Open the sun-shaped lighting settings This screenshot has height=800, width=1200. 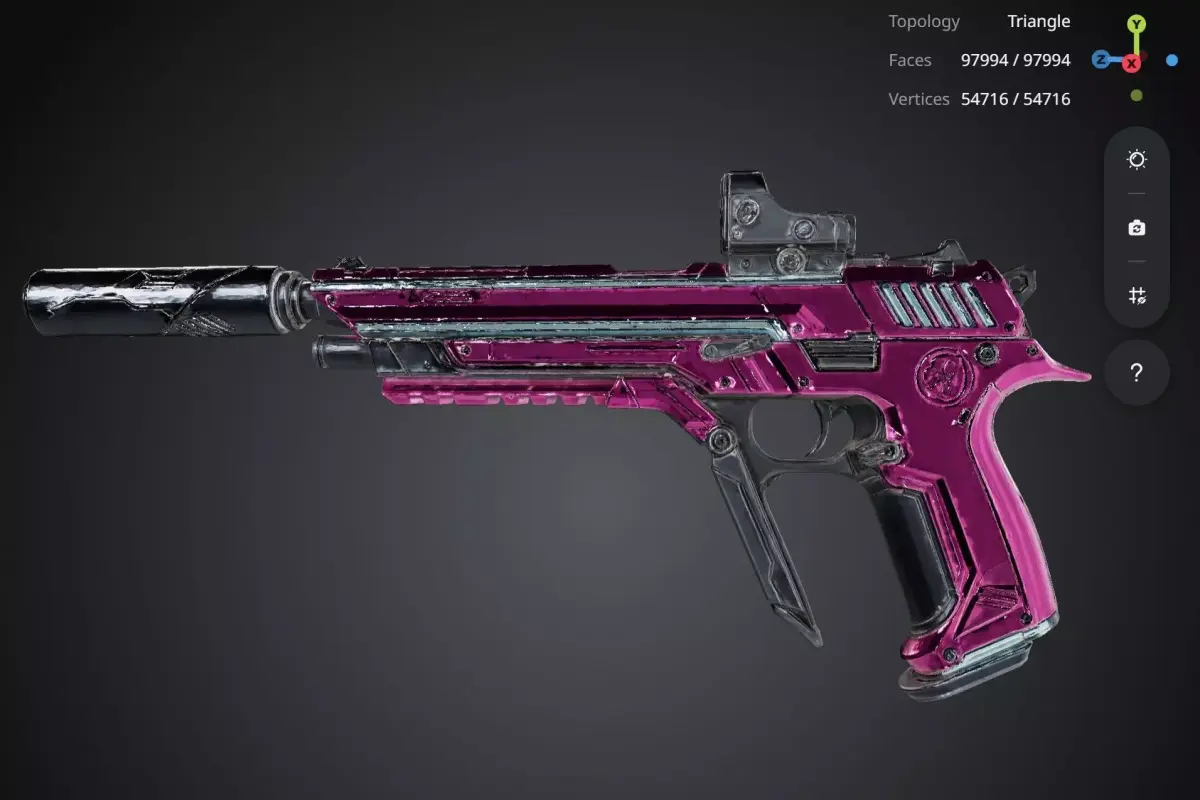[x=1137, y=160]
